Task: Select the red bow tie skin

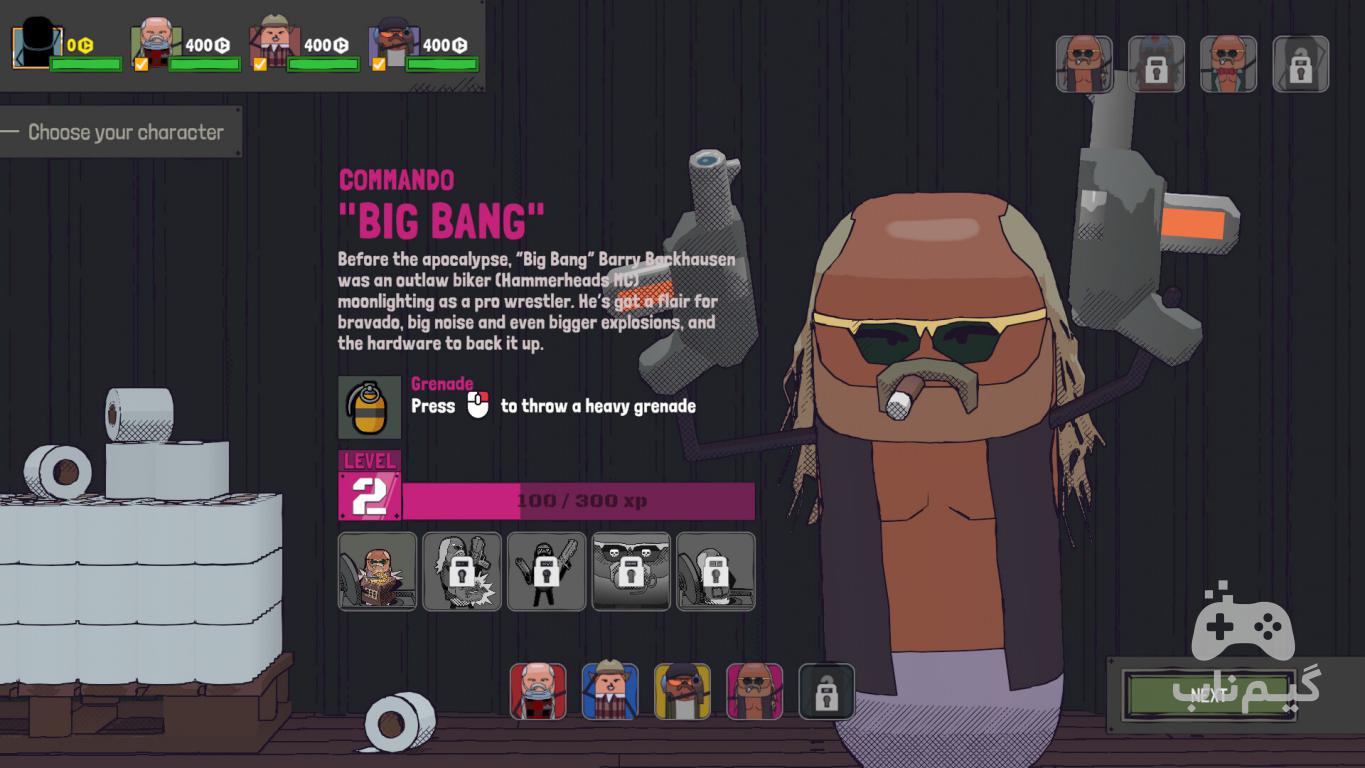Action: pyautogui.click(x=1228, y=64)
